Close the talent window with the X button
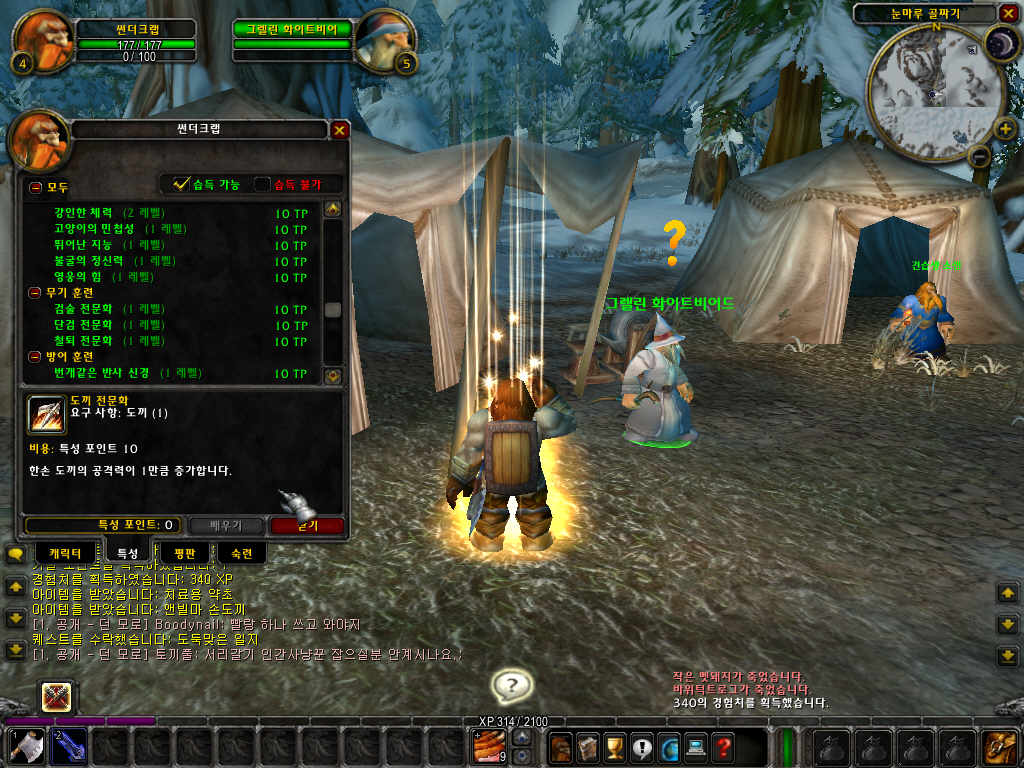 339,130
